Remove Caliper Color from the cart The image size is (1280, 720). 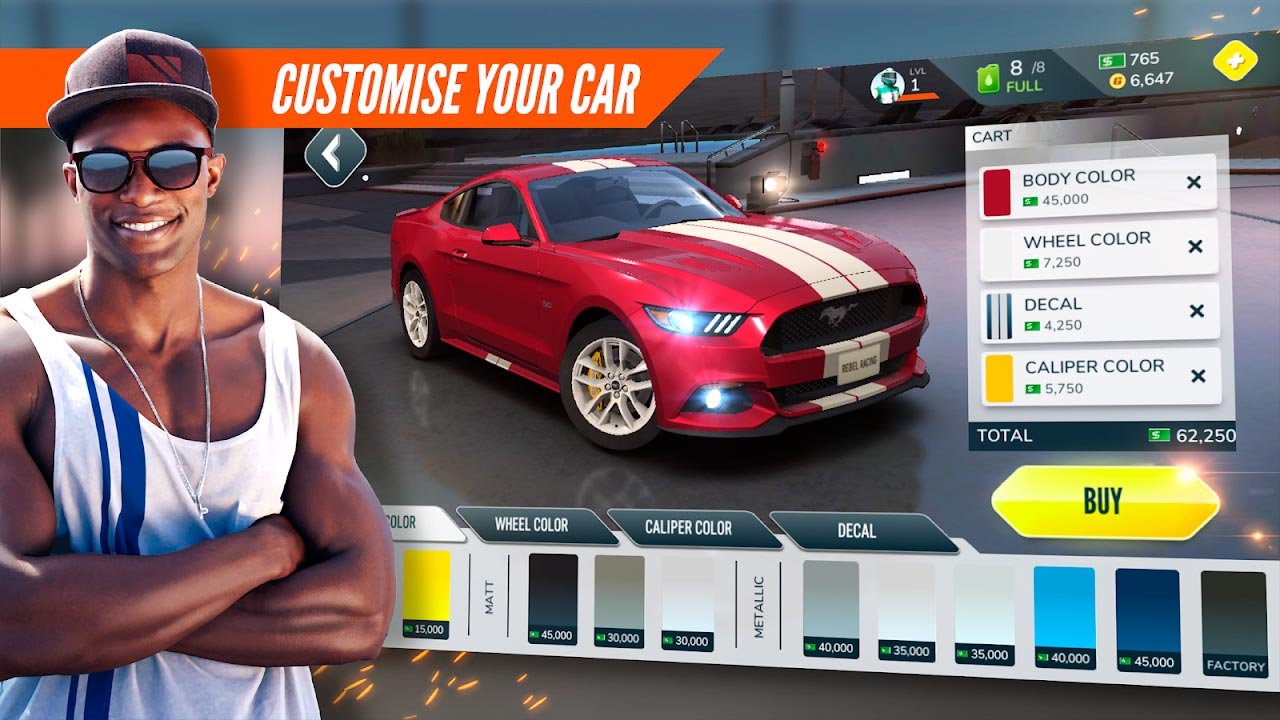(x=1198, y=376)
